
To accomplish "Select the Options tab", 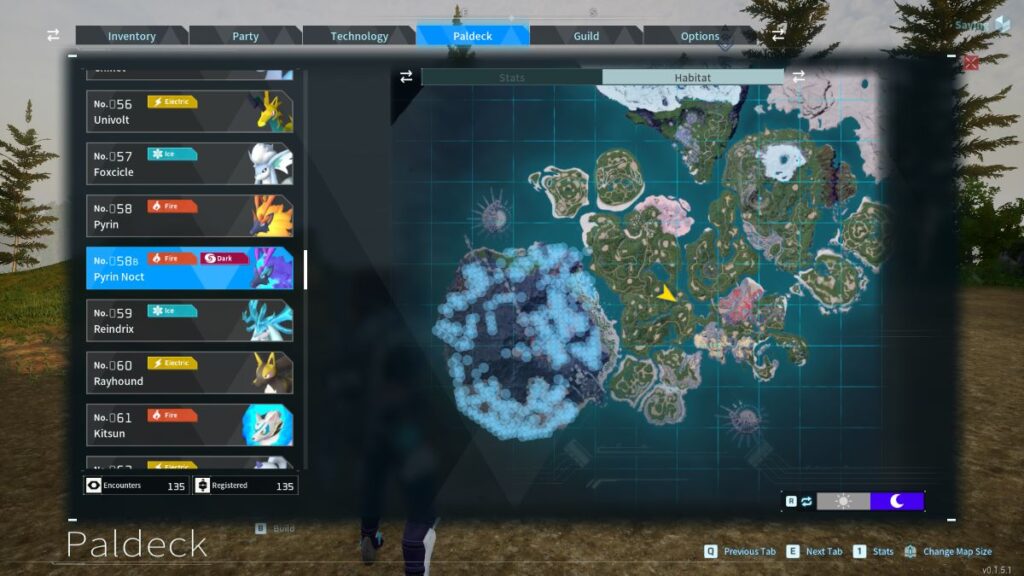I will point(700,36).
